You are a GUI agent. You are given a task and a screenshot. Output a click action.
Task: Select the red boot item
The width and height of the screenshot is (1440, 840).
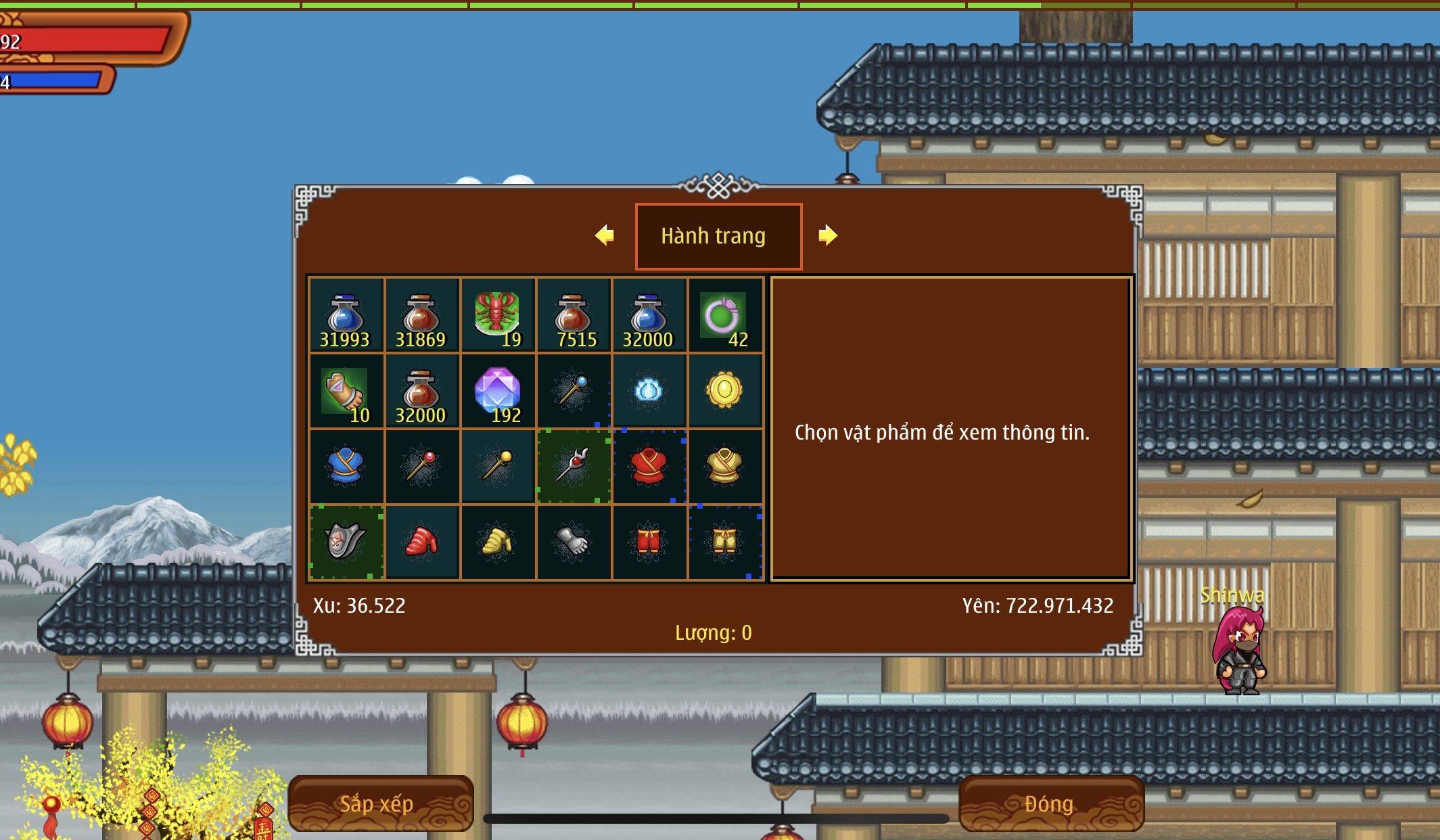point(421,542)
